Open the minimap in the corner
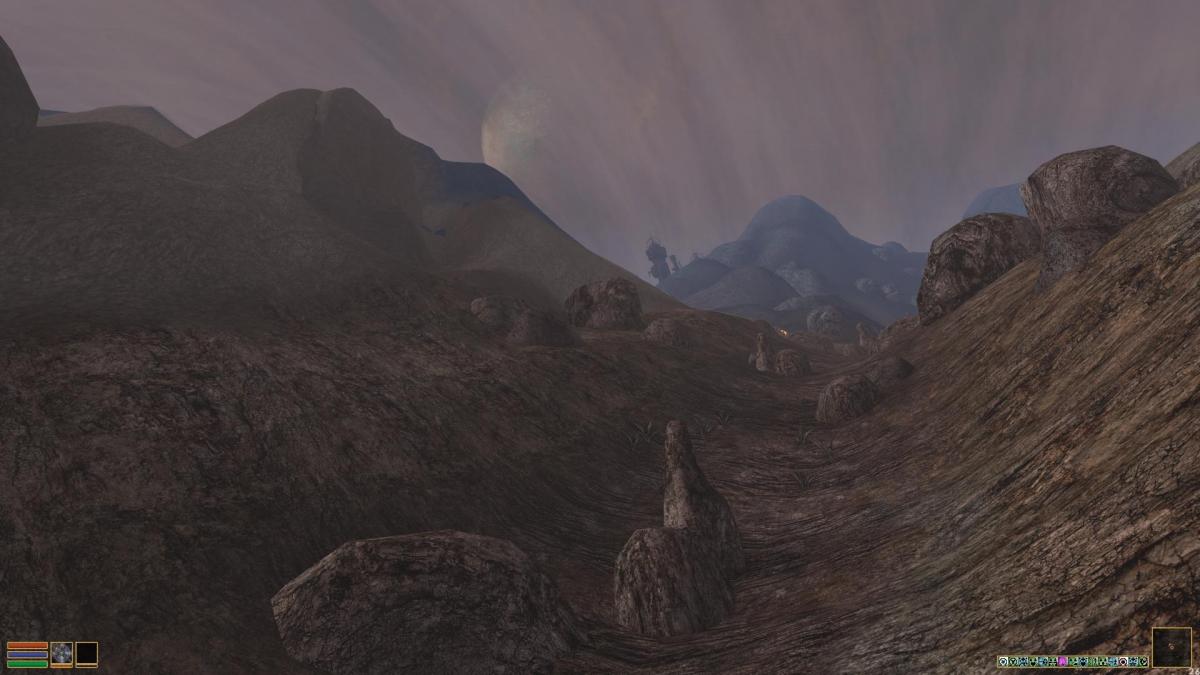Viewport: 1200px width, 675px height. pos(1171,647)
